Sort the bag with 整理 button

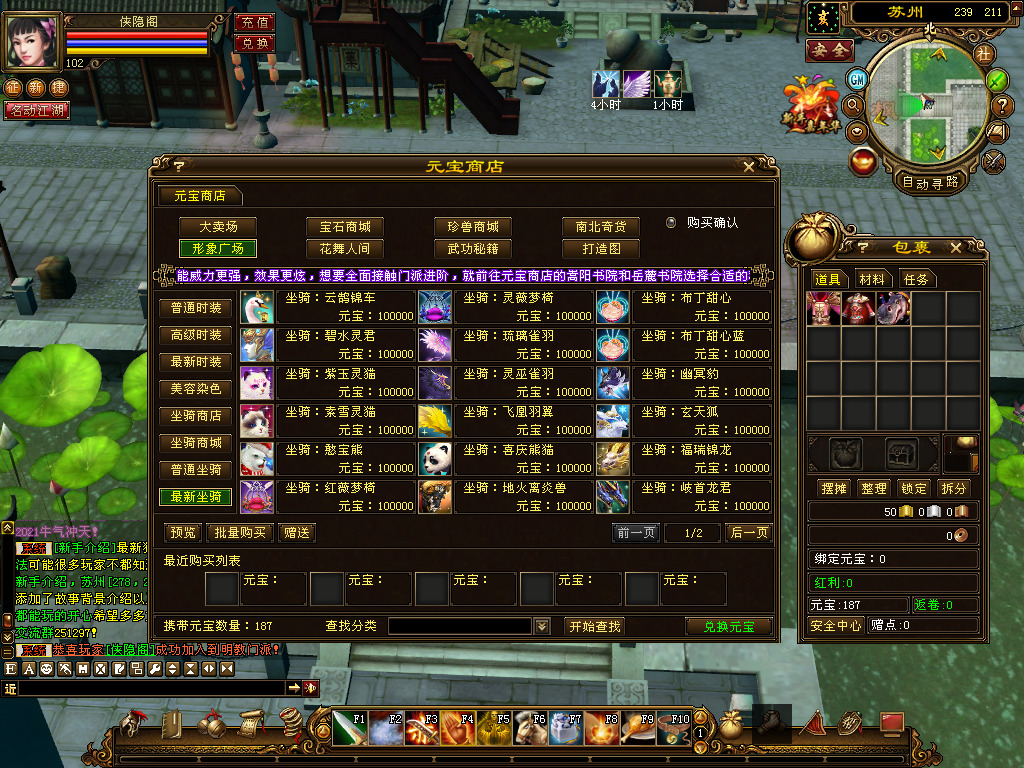tap(874, 488)
